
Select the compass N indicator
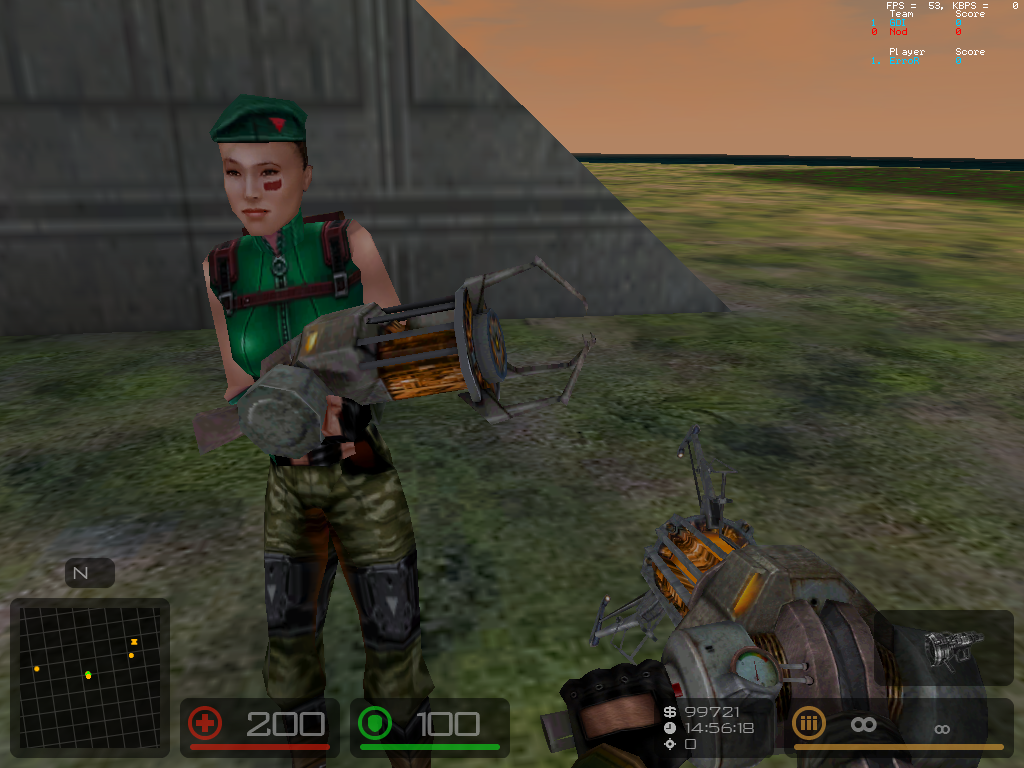click(82, 573)
